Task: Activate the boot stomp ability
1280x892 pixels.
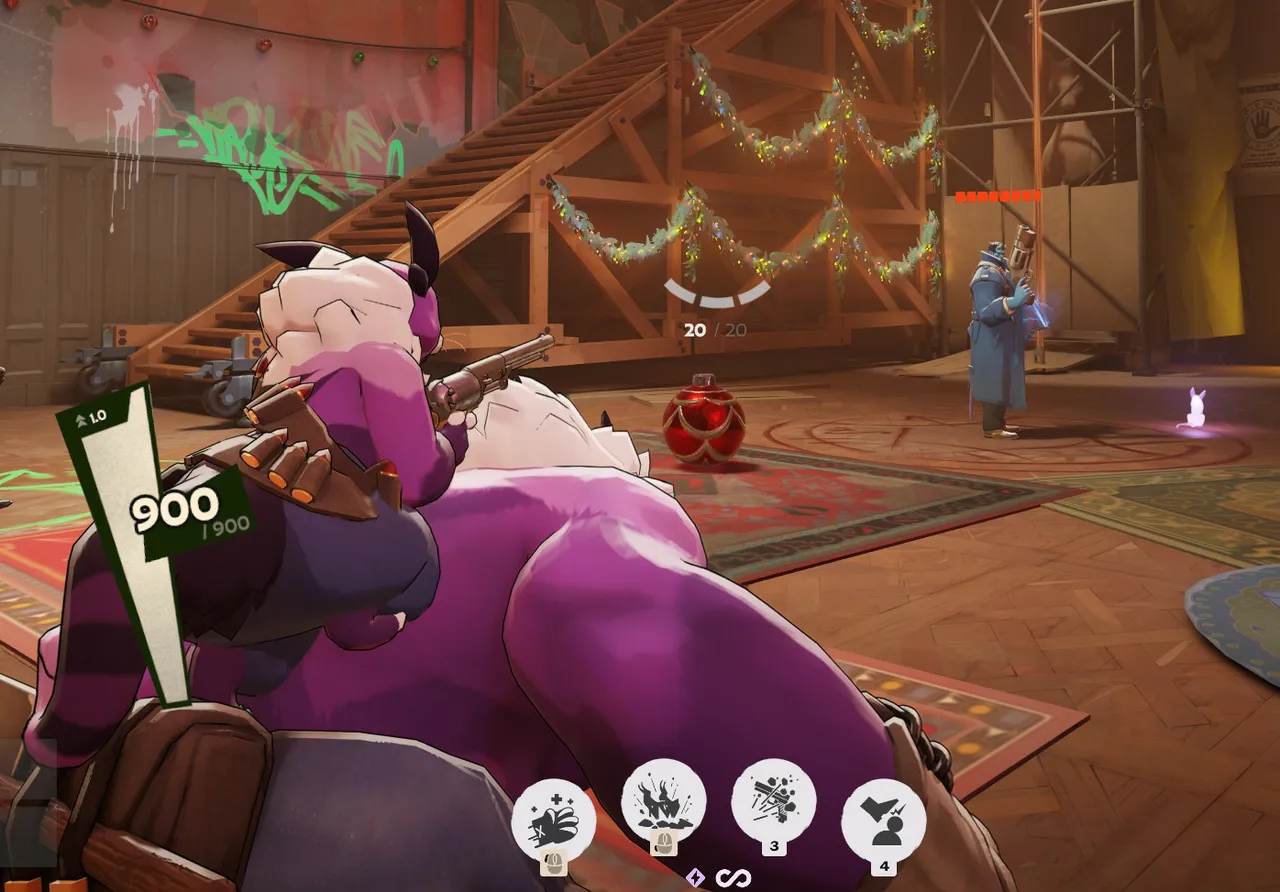Action: tap(883, 821)
